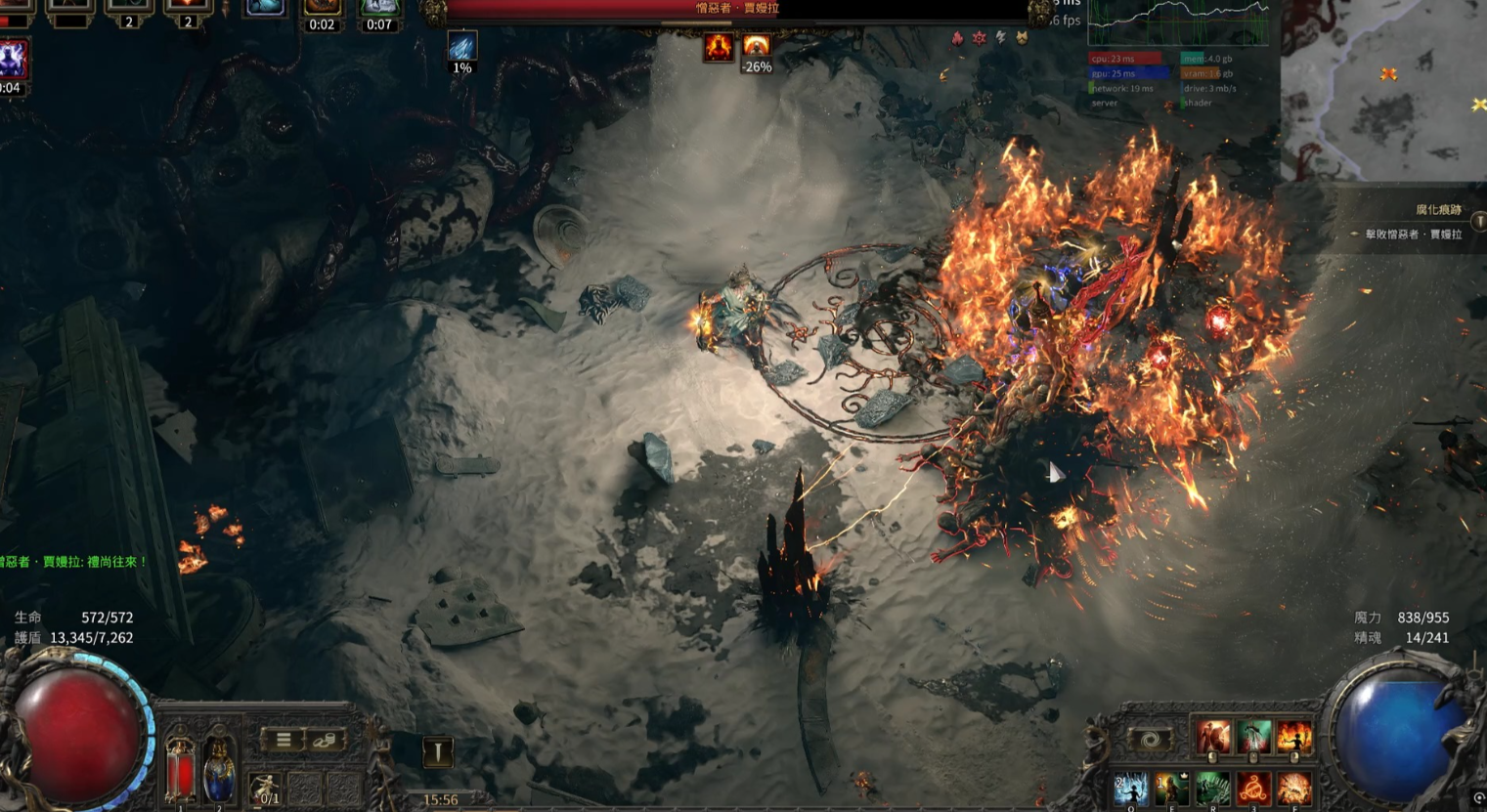Open the minimap in the corner
The image size is (1487, 812).
1383,90
